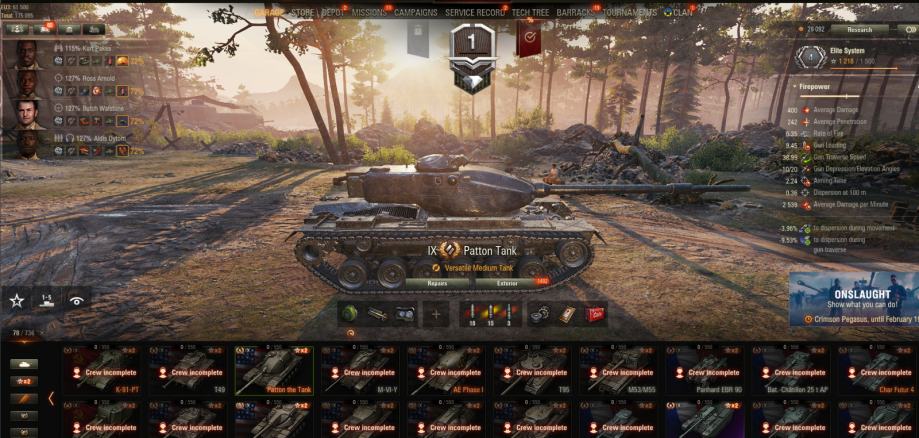Open the Service Record tab
The width and height of the screenshot is (919, 438).
coord(475,13)
